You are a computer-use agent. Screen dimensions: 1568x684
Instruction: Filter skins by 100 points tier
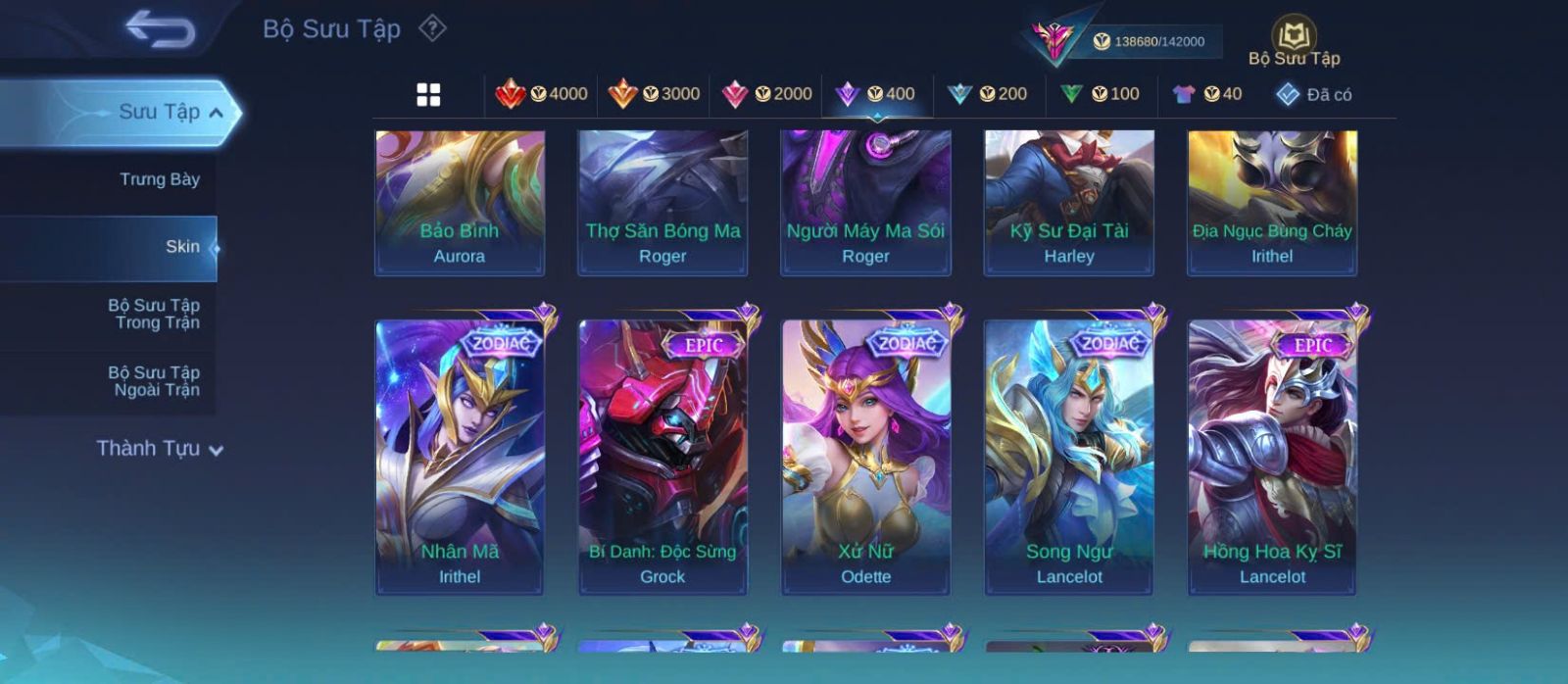1100,94
